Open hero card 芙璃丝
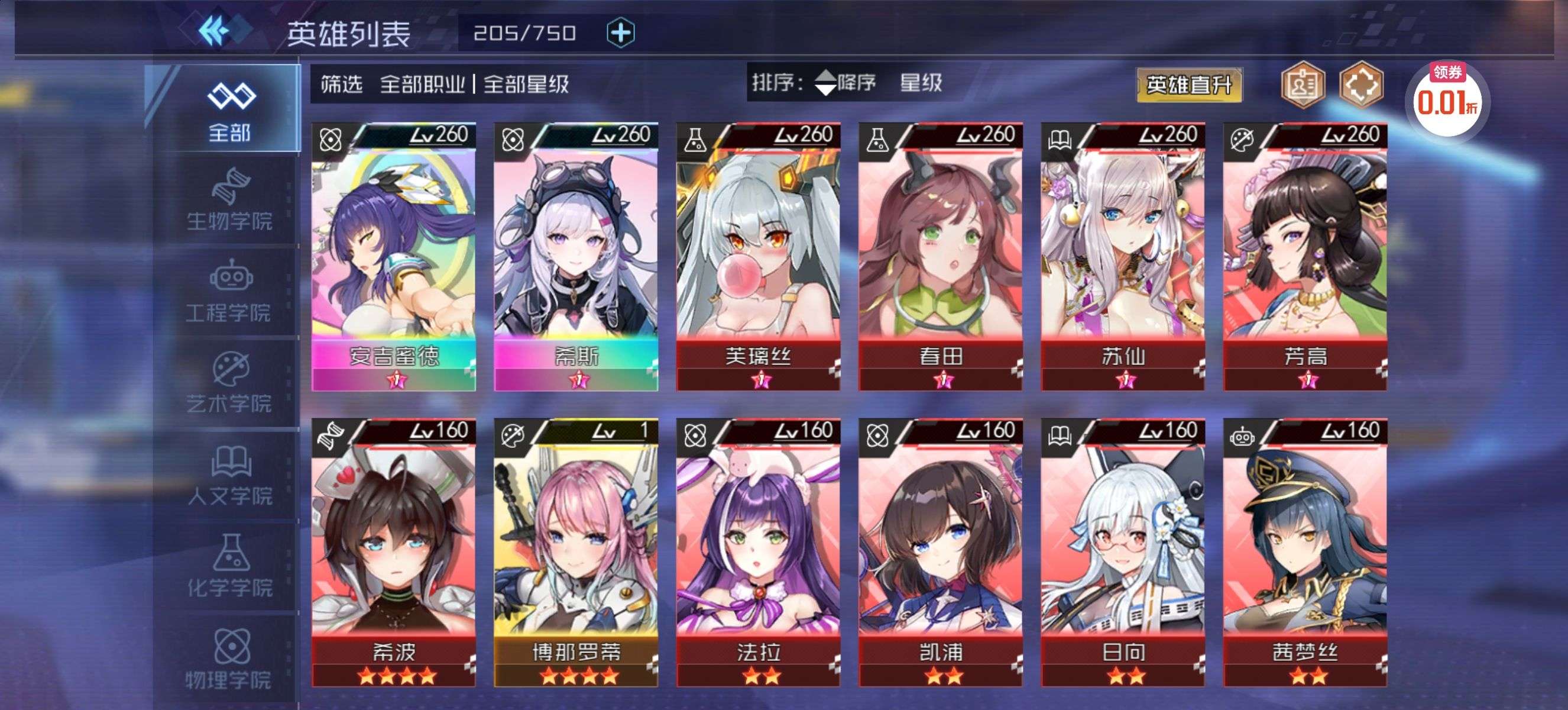The image size is (1568, 710). (759, 256)
